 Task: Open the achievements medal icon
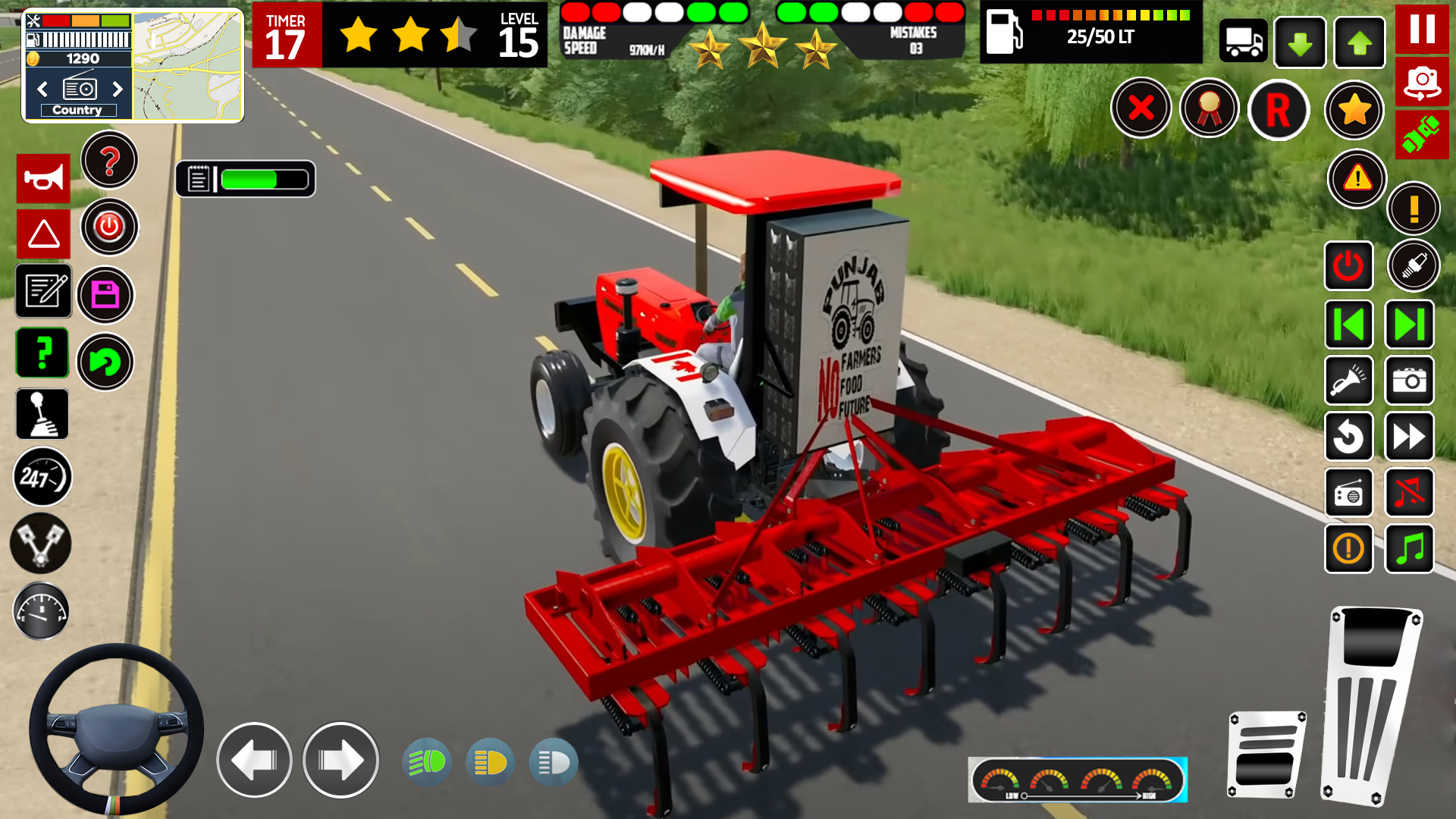(1210, 108)
